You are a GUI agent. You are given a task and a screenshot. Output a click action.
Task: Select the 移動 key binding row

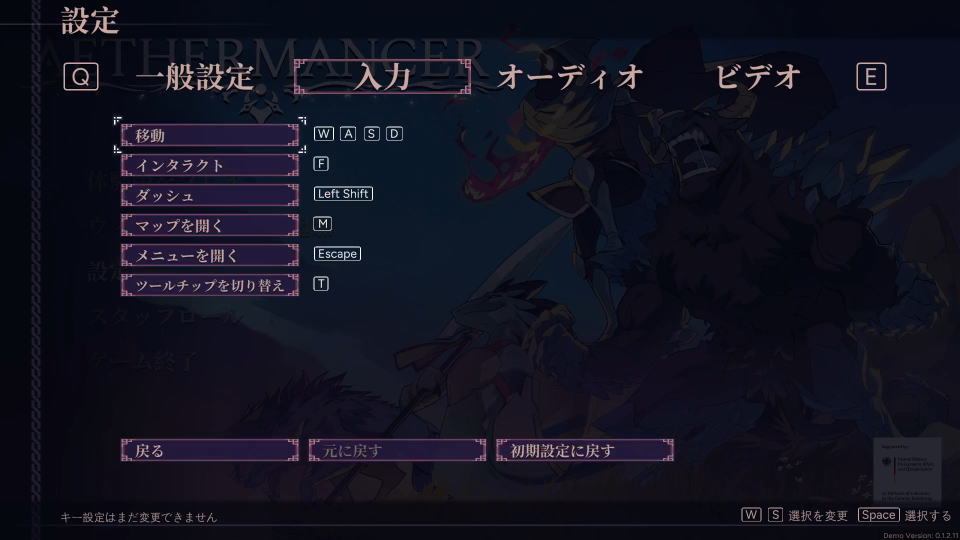210,135
